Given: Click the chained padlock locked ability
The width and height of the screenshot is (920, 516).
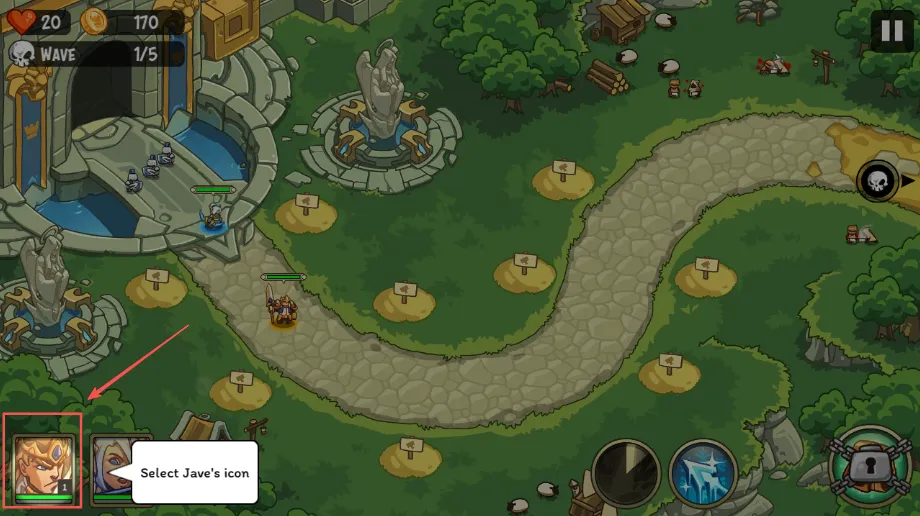Looking at the screenshot, I should pyautogui.click(x=868, y=466).
